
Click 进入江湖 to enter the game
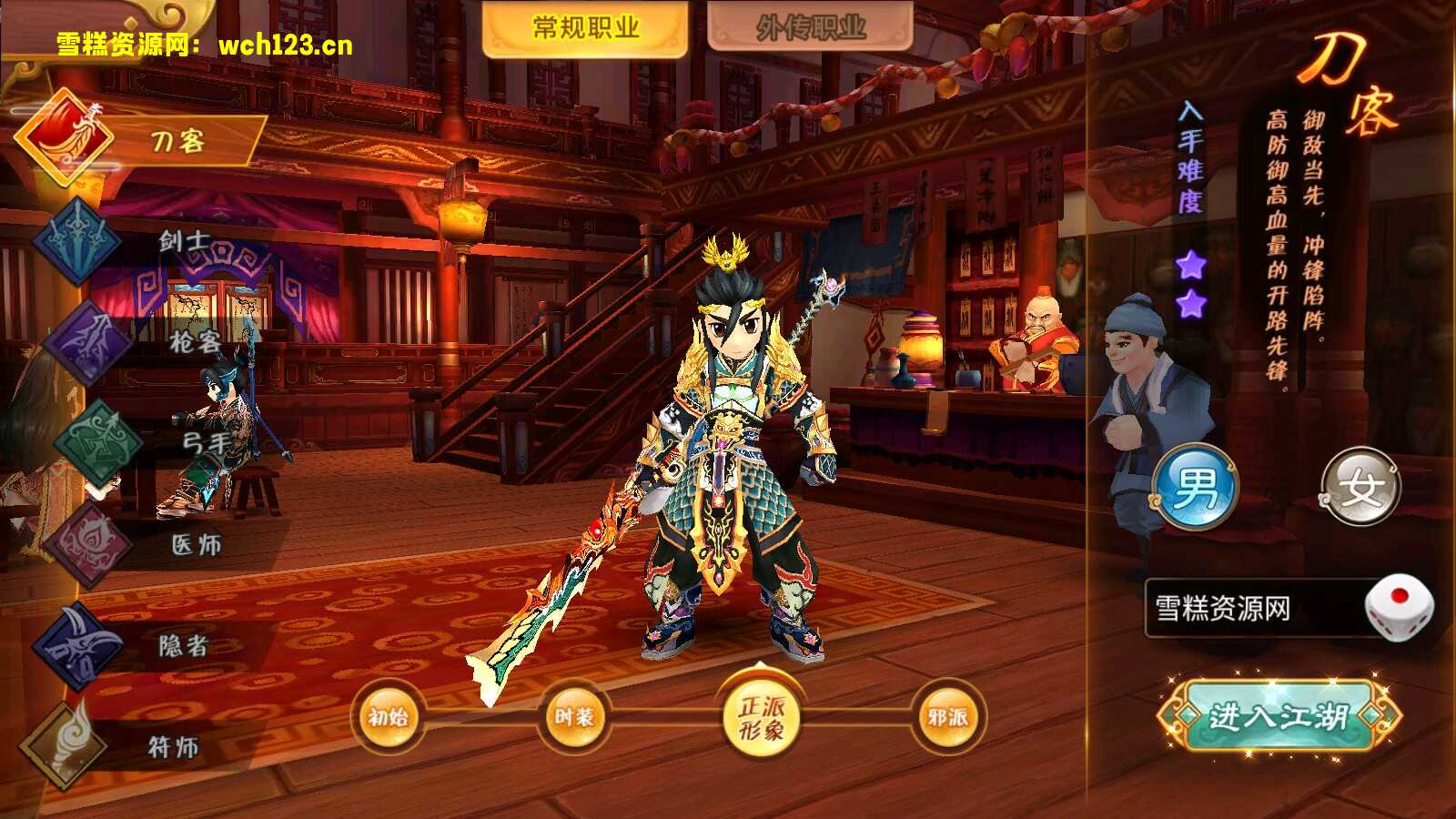1279,716
